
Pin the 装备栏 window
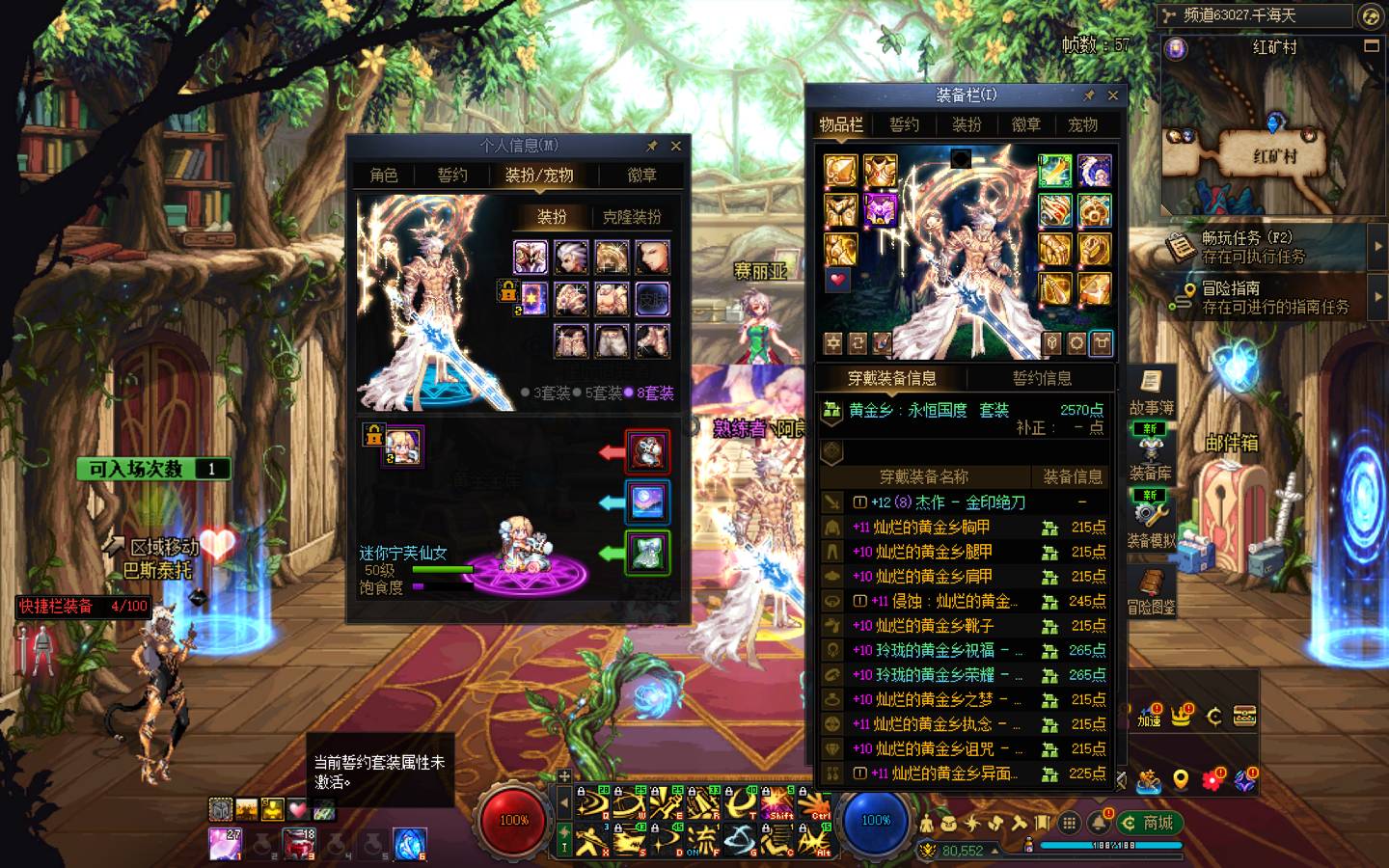1089,95
